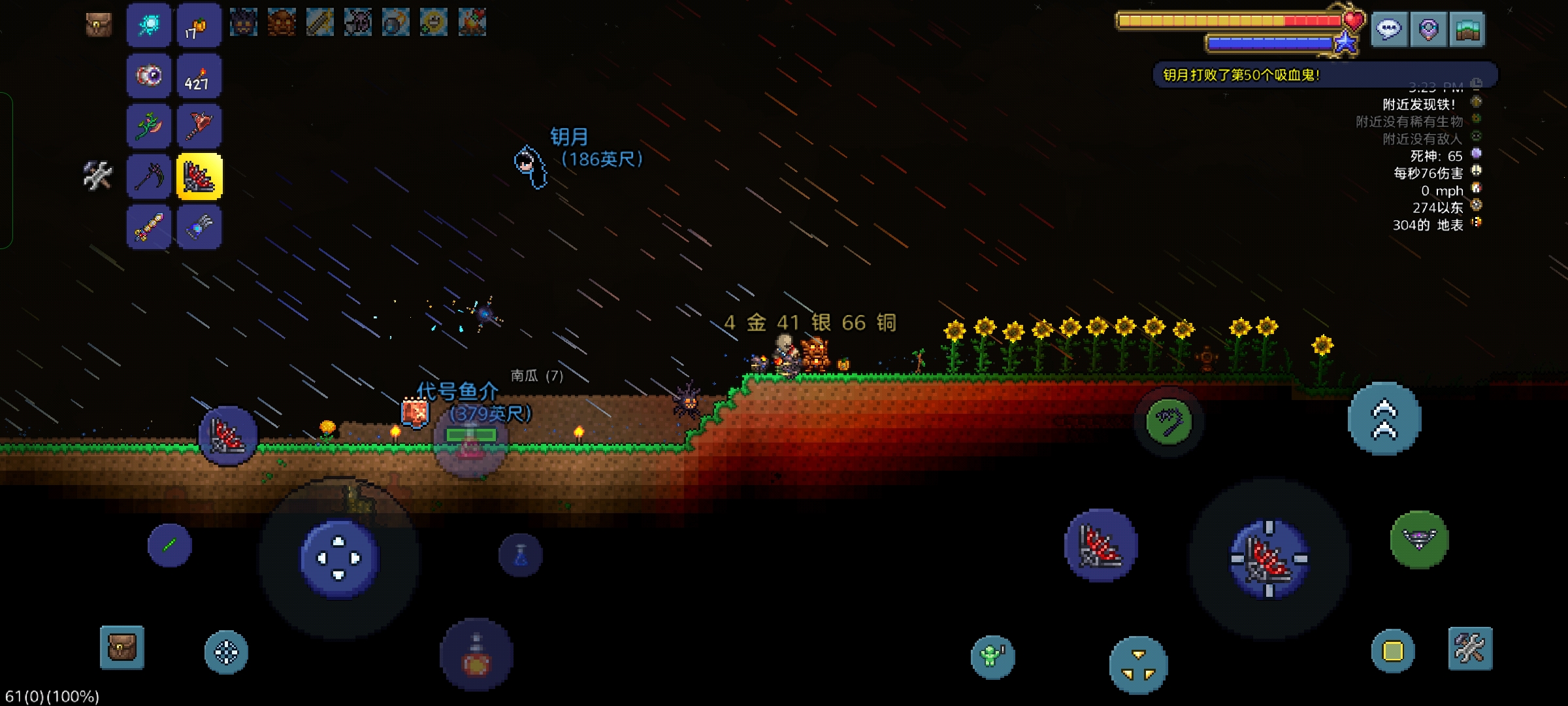
Task: Equip the dark scythe pickaxe slot
Action: [x=149, y=176]
